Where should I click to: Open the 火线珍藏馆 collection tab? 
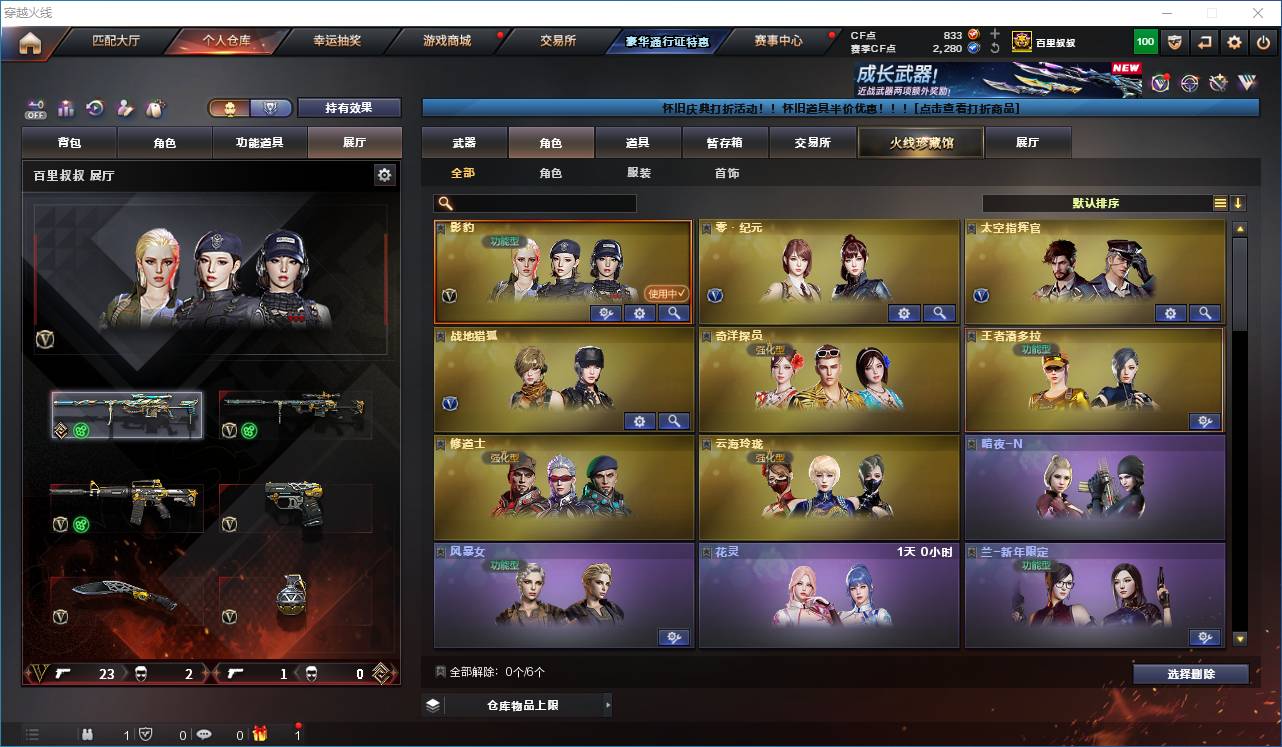[918, 142]
